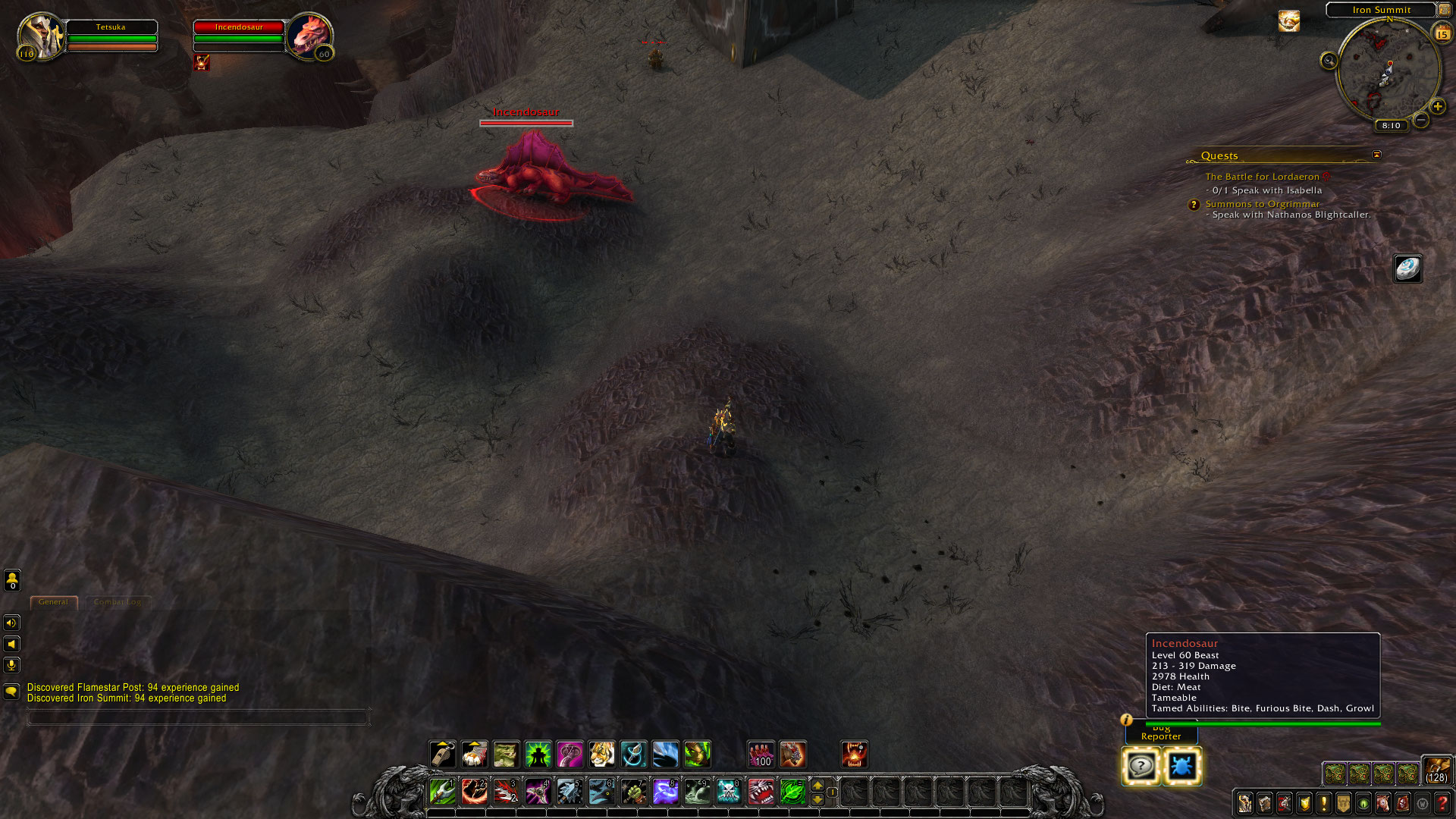Viewport: 1456px width, 819px height.
Task: Click the minimap zoom-in plus button
Action: [x=1437, y=106]
